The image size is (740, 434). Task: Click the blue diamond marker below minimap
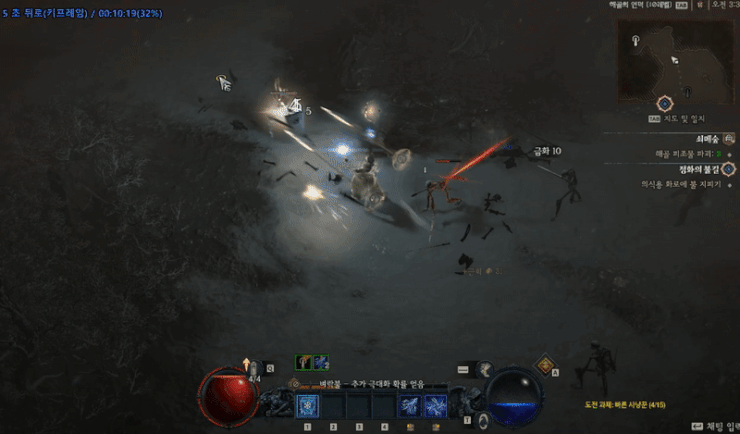point(665,103)
